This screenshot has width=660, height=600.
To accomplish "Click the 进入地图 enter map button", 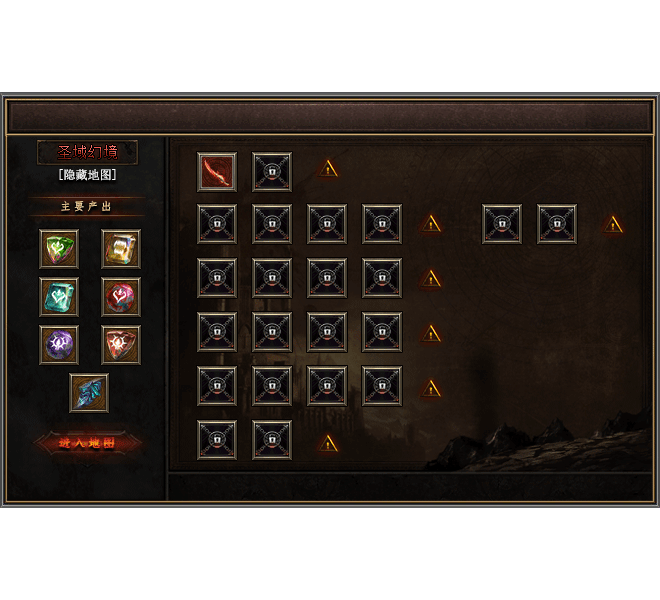I will coord(88,442).
